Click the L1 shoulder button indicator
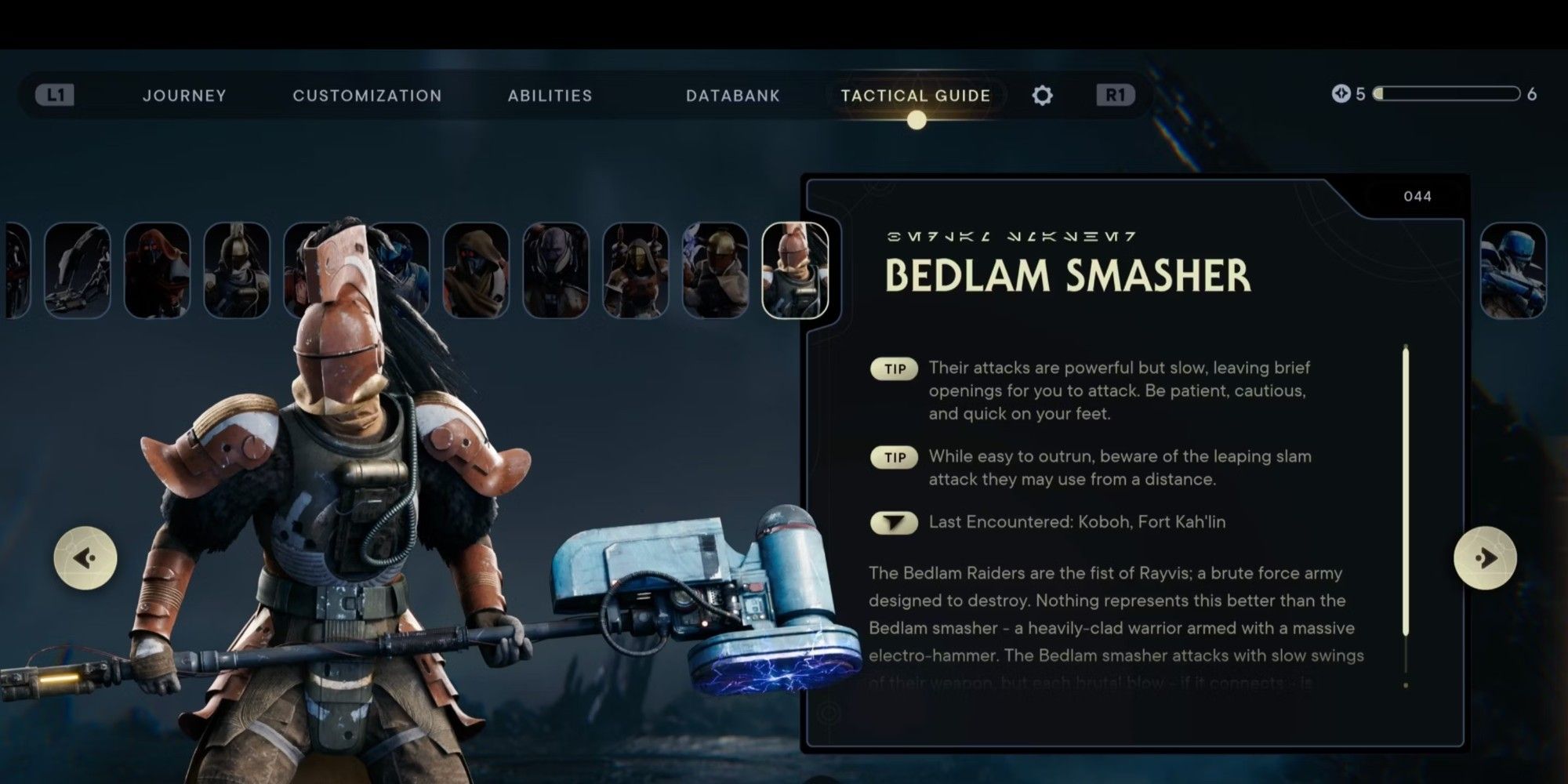 pos(53,95)
